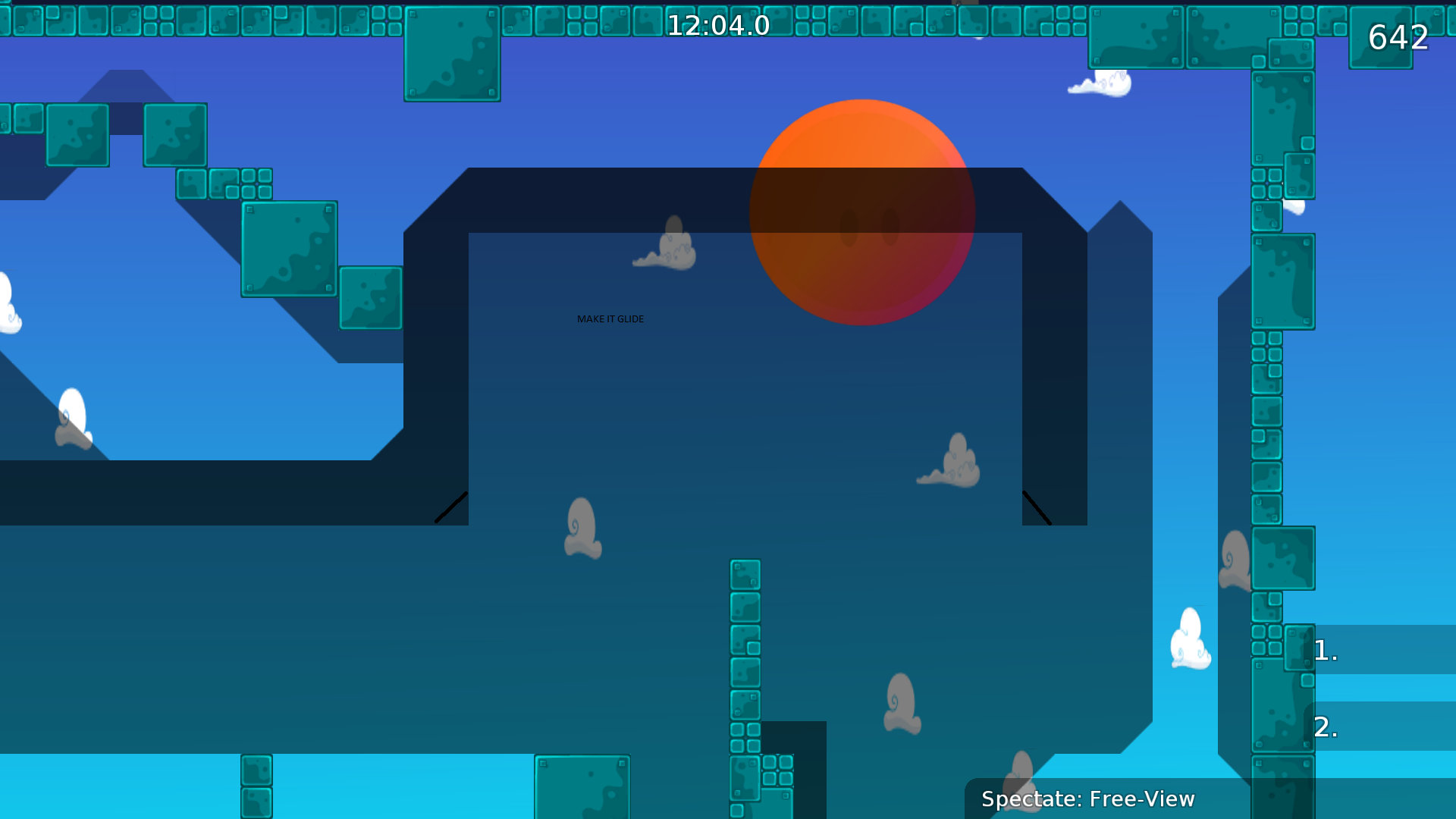Select the MAKE IT GLIDE level label
This screenshot has width=1456, height=819.
click(610, 318)
